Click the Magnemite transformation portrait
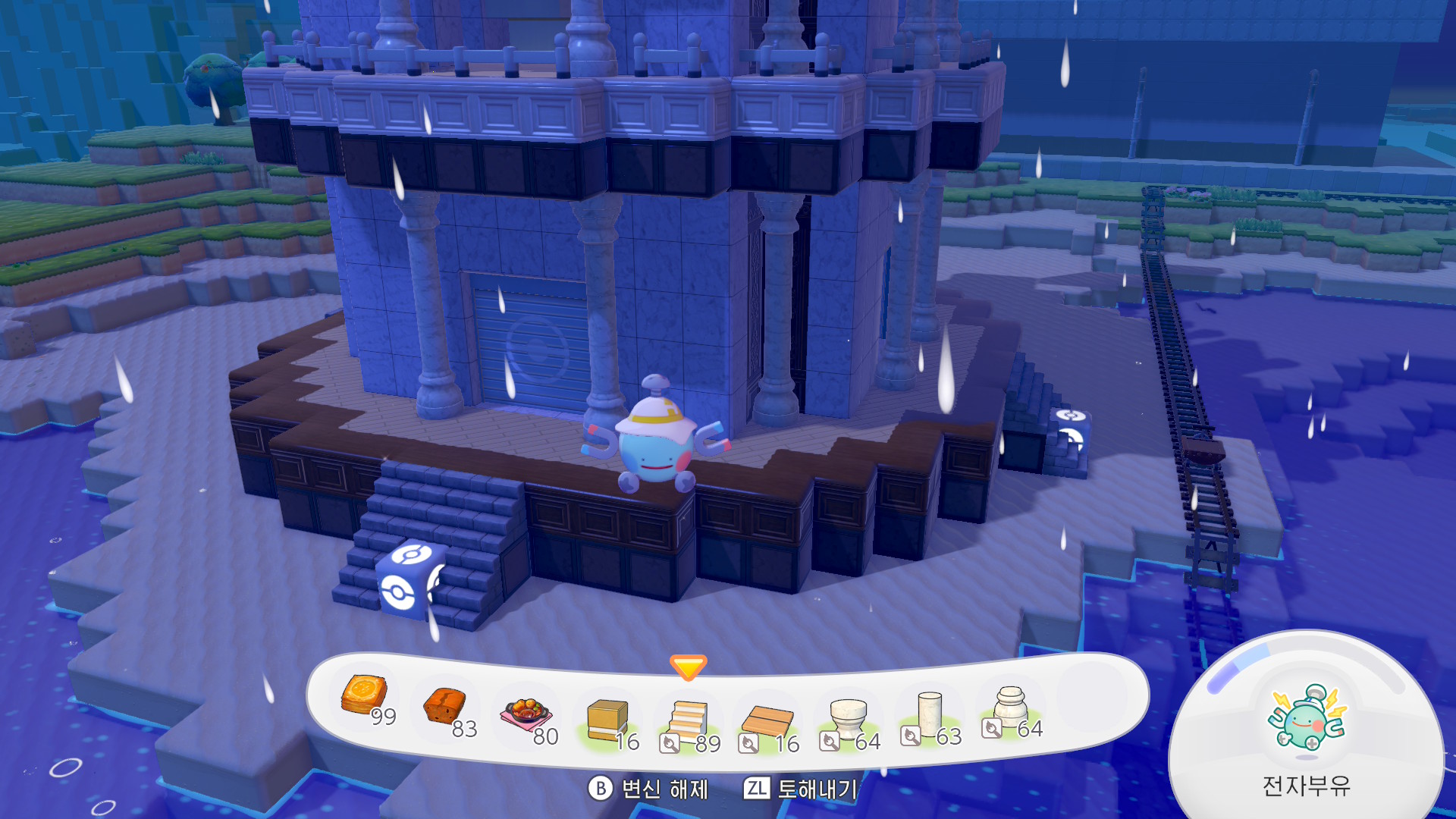Screen dimensions: 1456x819 [x=1307, y=718]
